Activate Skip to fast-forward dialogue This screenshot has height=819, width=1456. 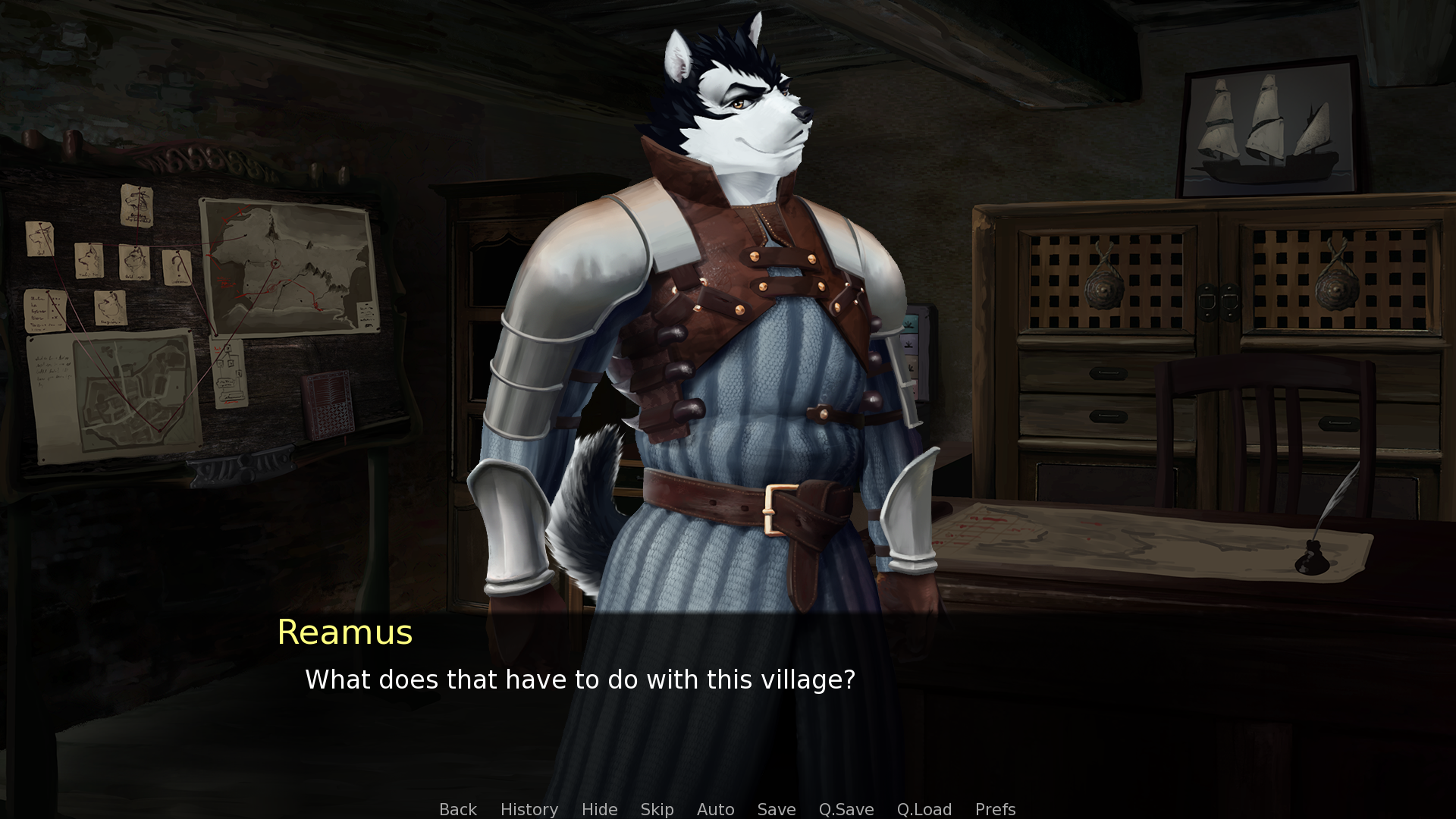click(x=657, y=809)
